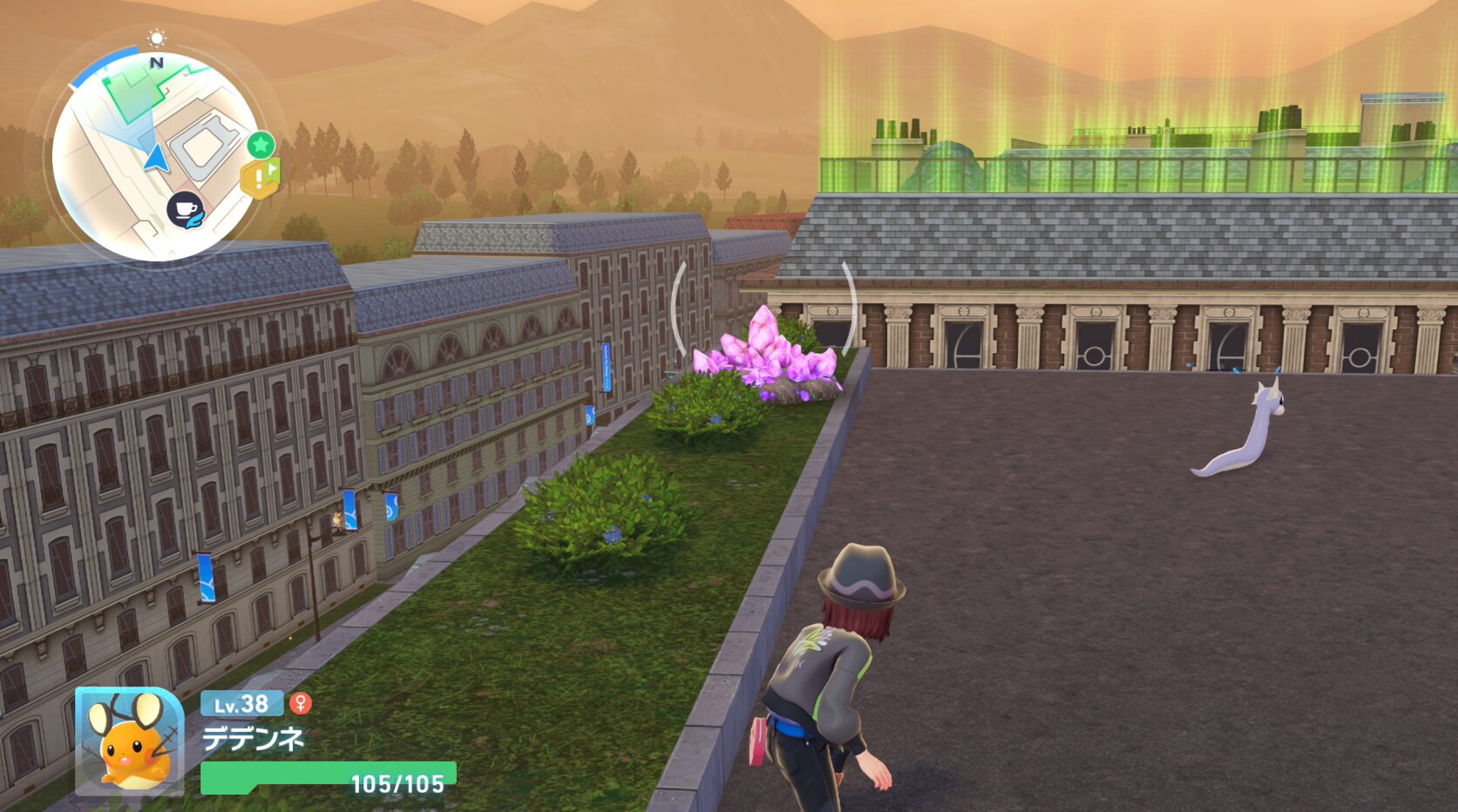Image resolution: width=1458 pixels, height=812 pixels.
Task: Click the sun time-of-day icon
Action: coord(157,37)
